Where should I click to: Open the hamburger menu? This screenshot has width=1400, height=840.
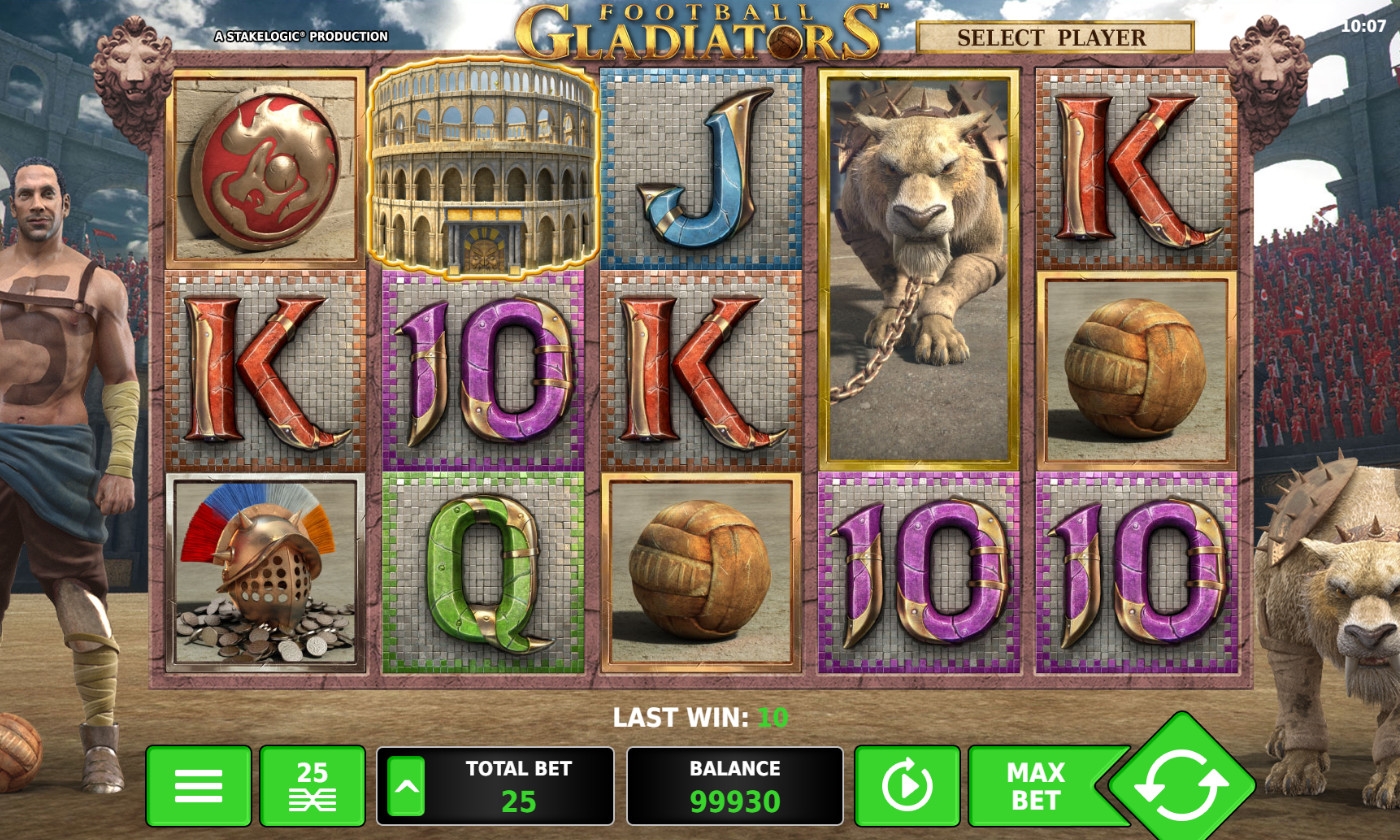(198, 786)
